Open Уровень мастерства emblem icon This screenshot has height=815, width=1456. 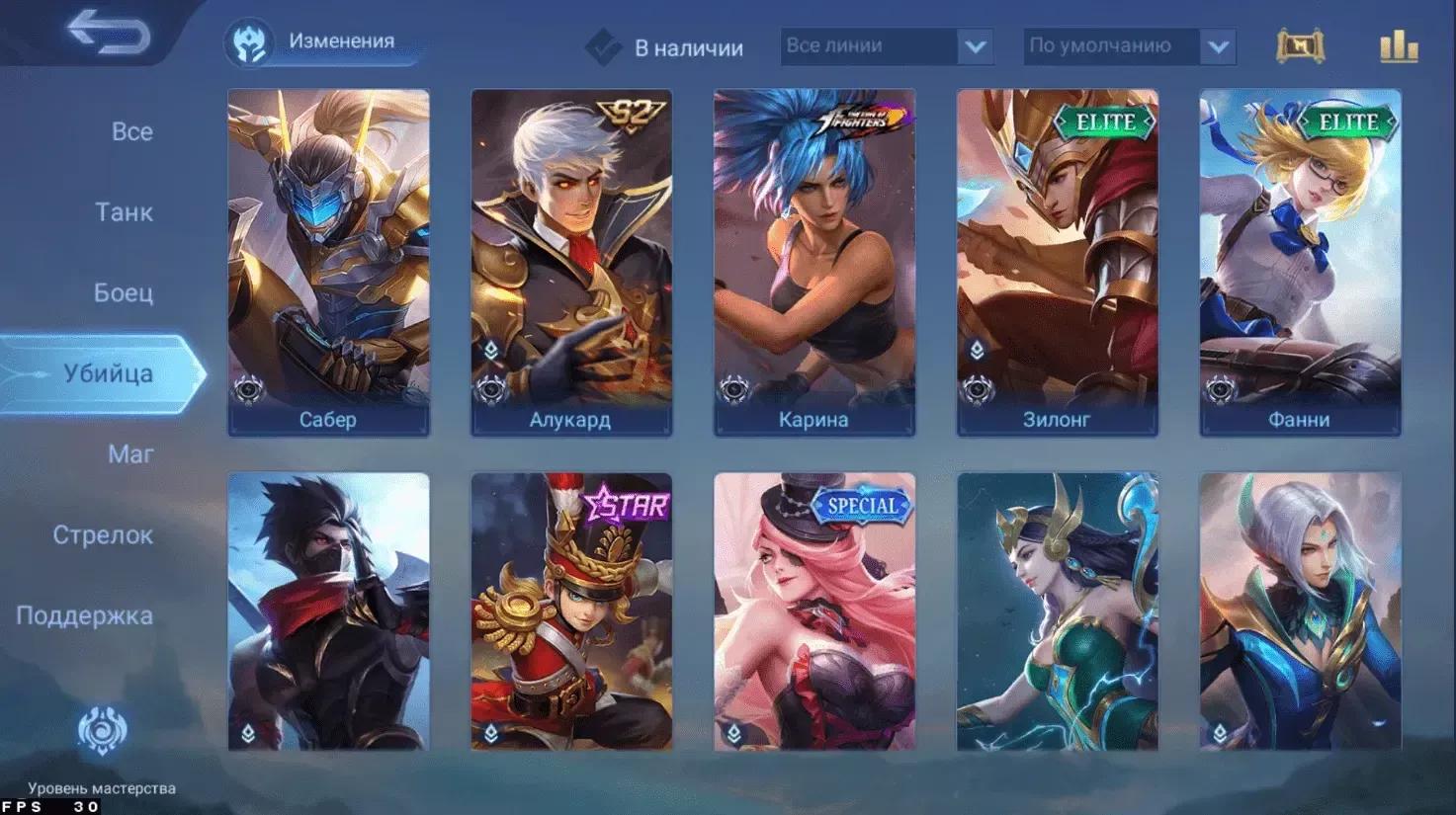pos(102,732)
